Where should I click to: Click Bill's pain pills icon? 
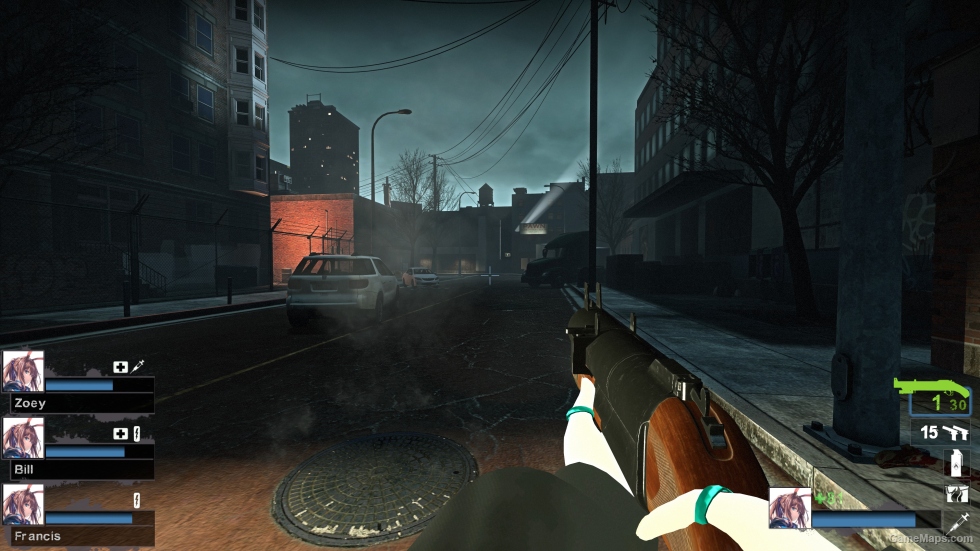[137, 433]
